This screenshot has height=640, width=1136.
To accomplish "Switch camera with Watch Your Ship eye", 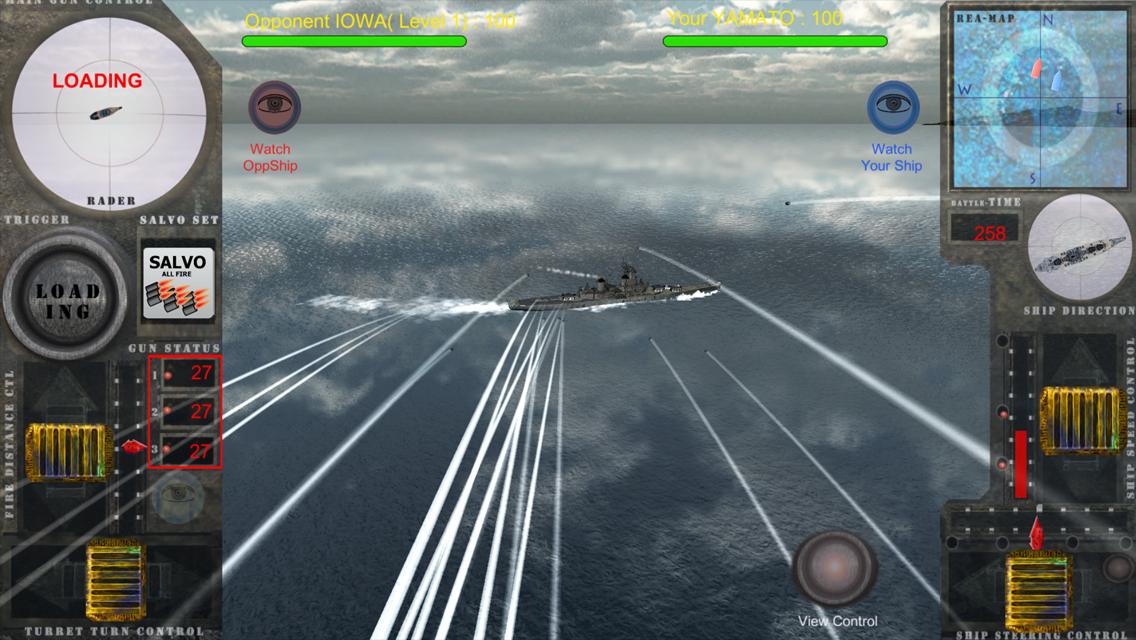I will coord(893,106).
